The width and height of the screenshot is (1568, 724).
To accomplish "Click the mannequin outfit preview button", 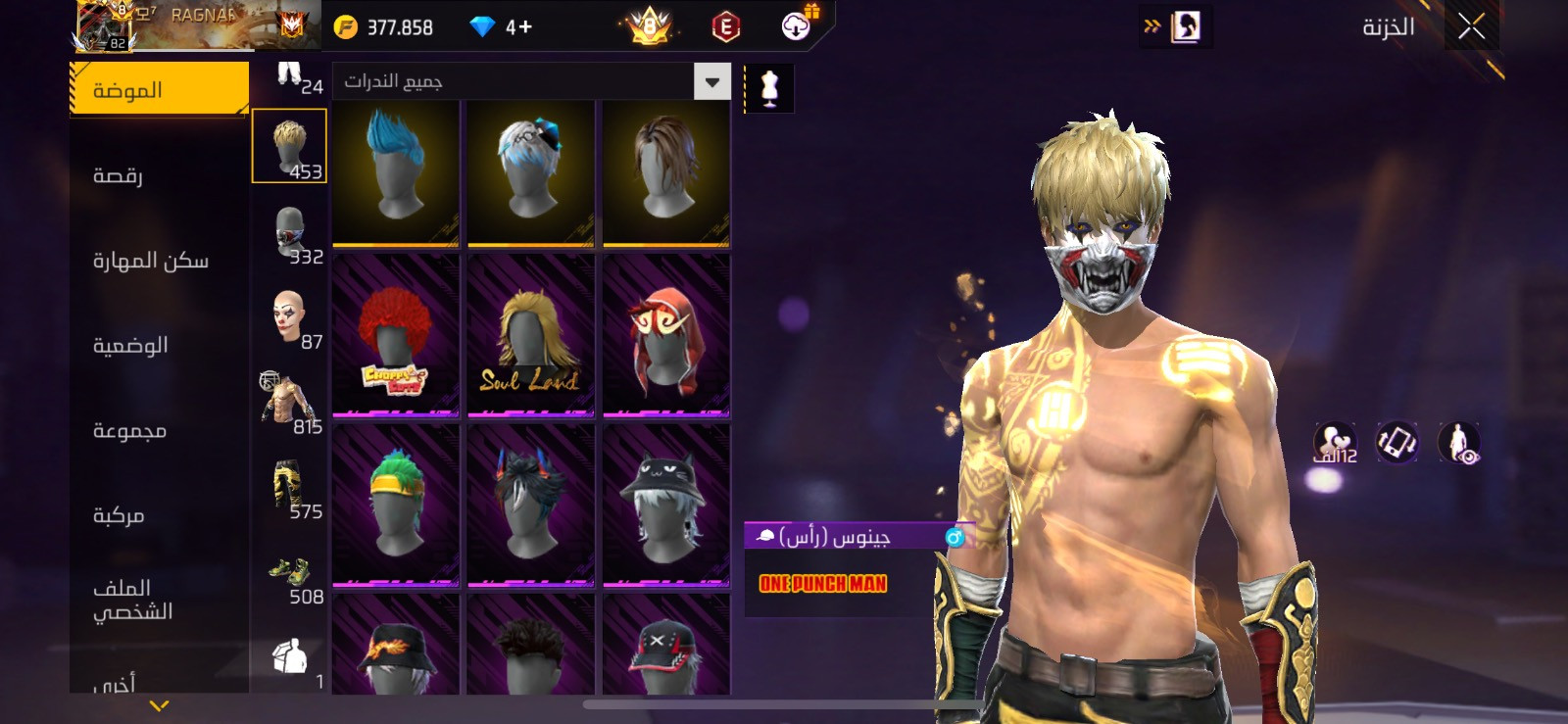I will pos(769,88).
